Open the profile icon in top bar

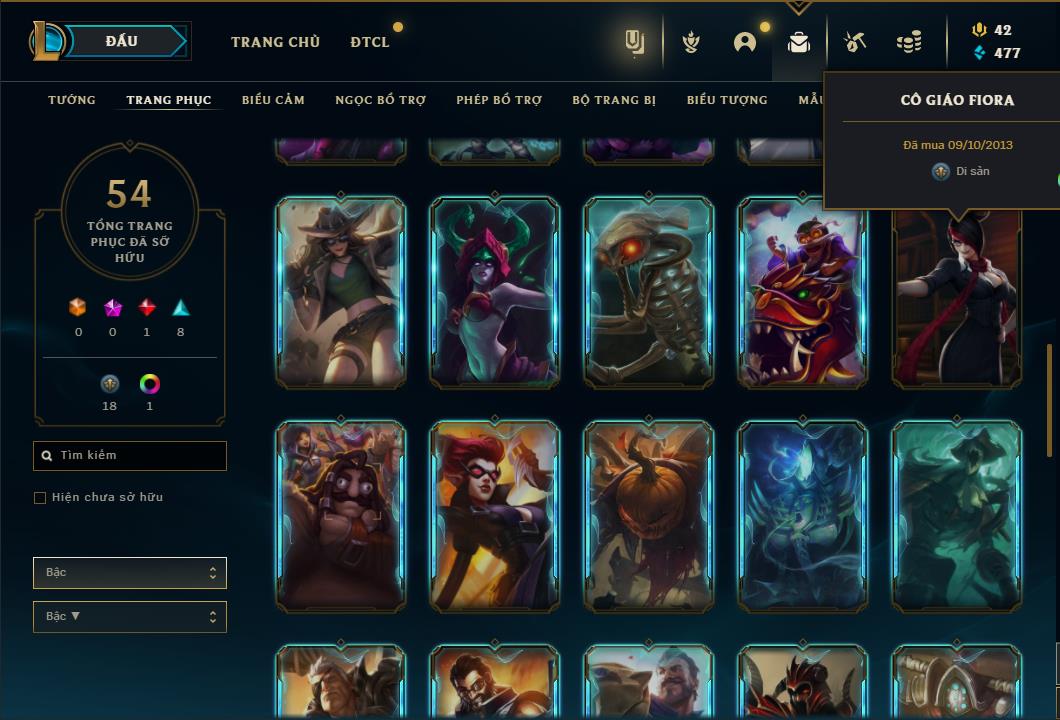tap(744, 42)
